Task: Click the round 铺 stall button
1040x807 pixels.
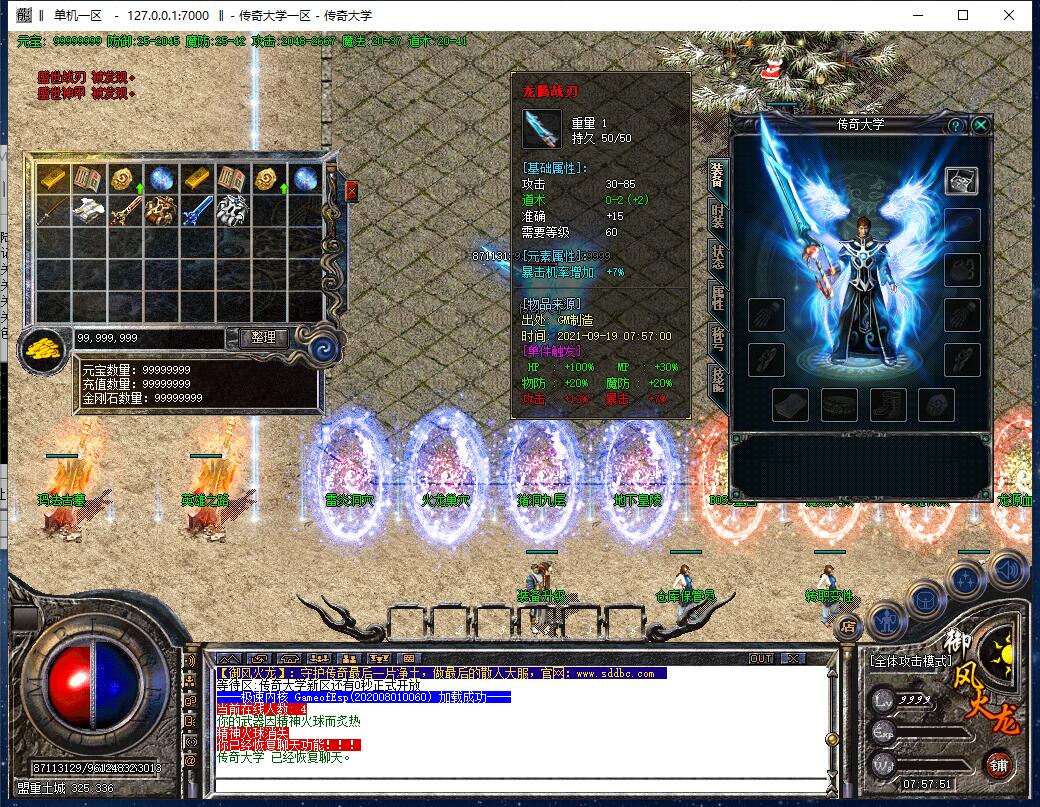Action: (998, 766)
